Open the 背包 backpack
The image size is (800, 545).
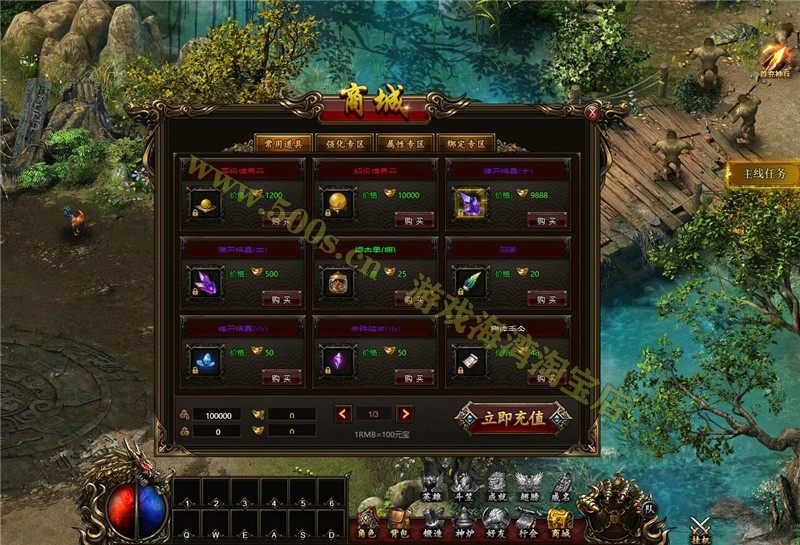tap(400, 521)
